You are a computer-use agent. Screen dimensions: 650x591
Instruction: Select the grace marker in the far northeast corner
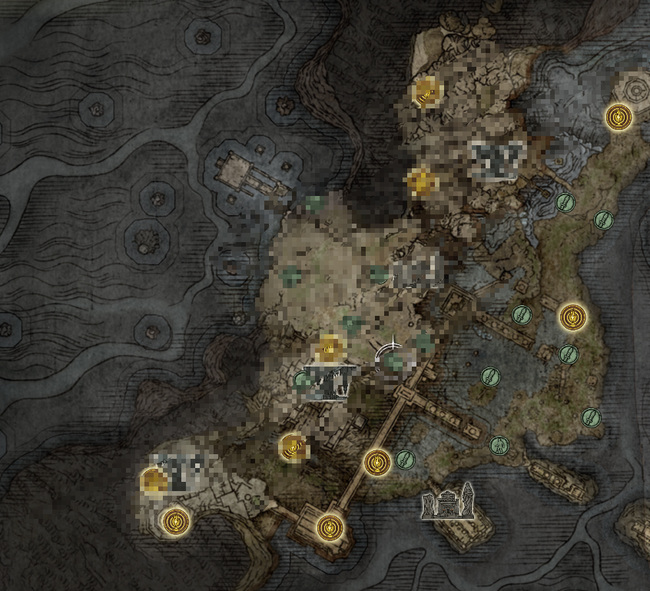(x=621, y=118)
